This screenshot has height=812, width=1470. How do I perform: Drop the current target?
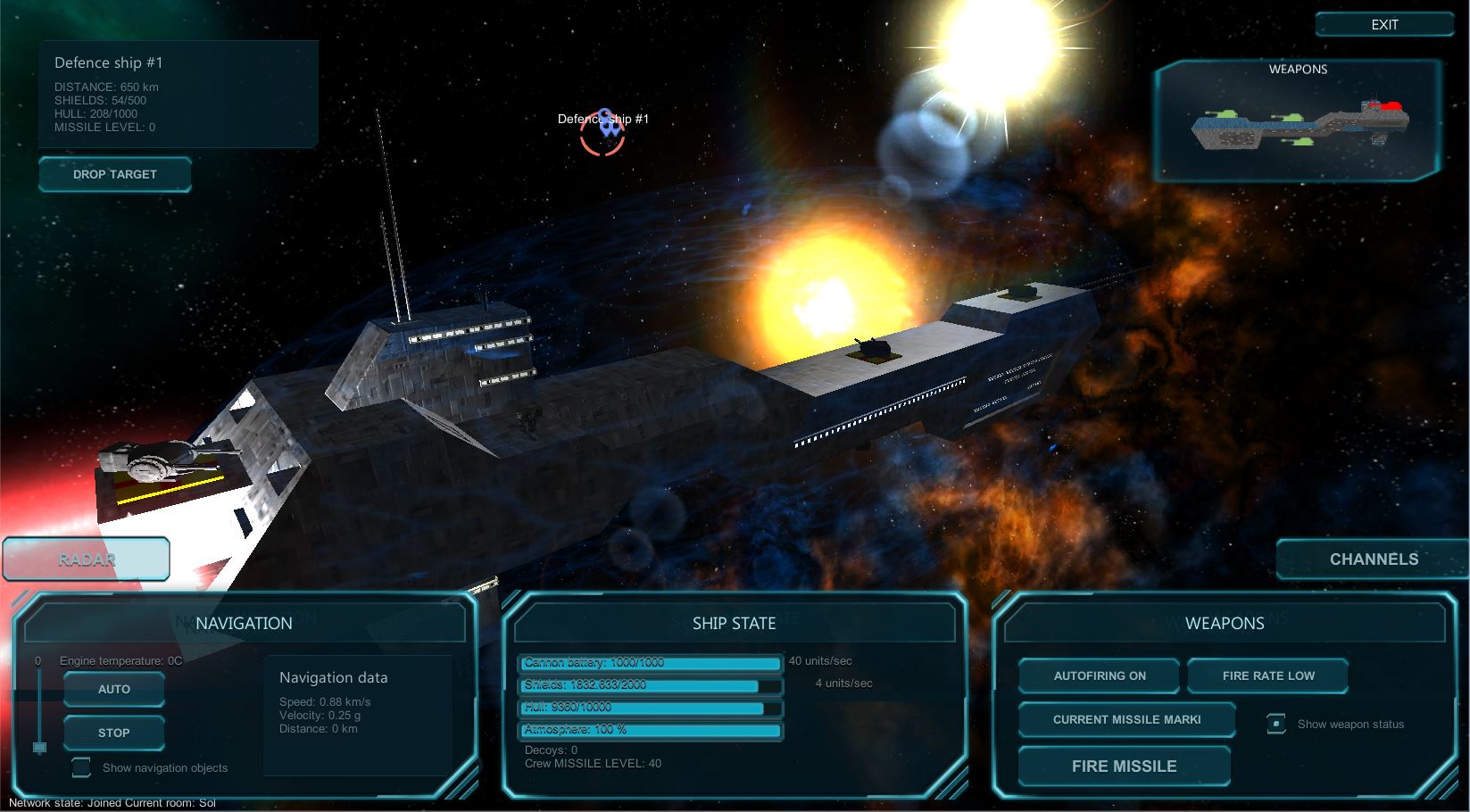114,174
